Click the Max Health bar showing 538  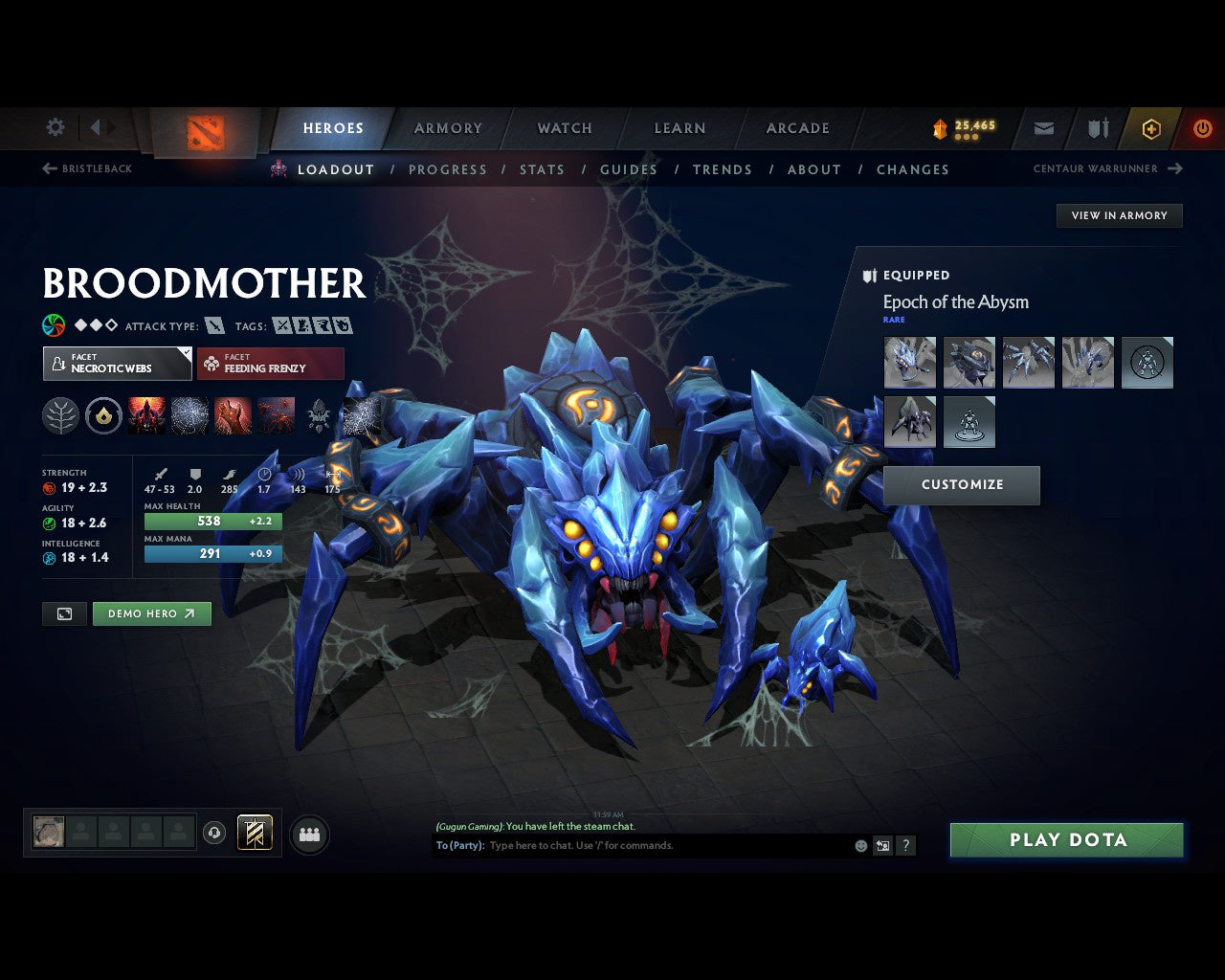pos(212,521)
